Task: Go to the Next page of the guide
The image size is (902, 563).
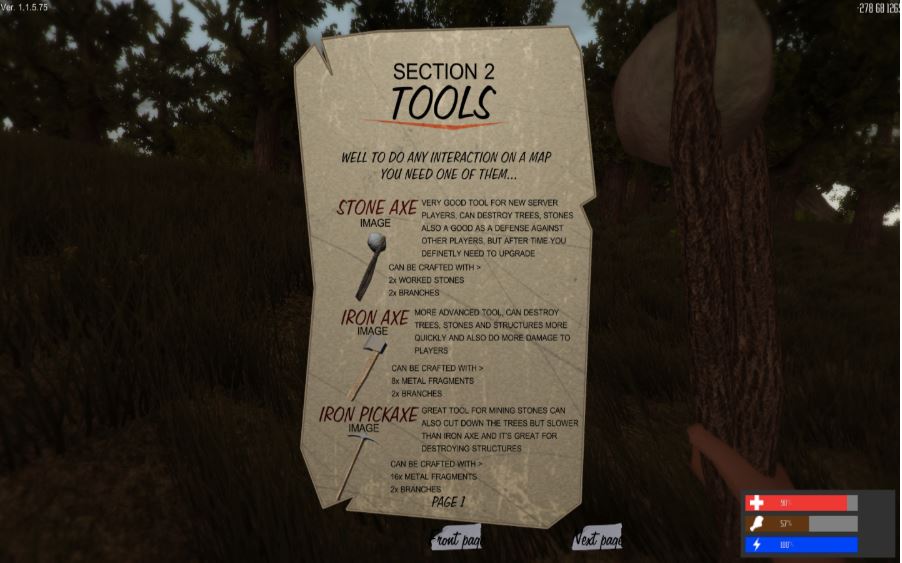Action: tap(597, 540)
